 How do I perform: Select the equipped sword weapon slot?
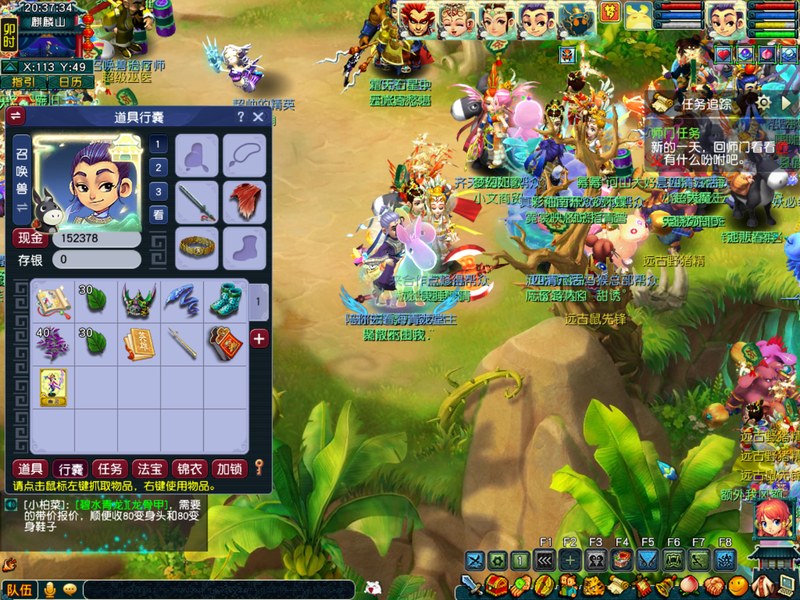[x=197, y=201]
